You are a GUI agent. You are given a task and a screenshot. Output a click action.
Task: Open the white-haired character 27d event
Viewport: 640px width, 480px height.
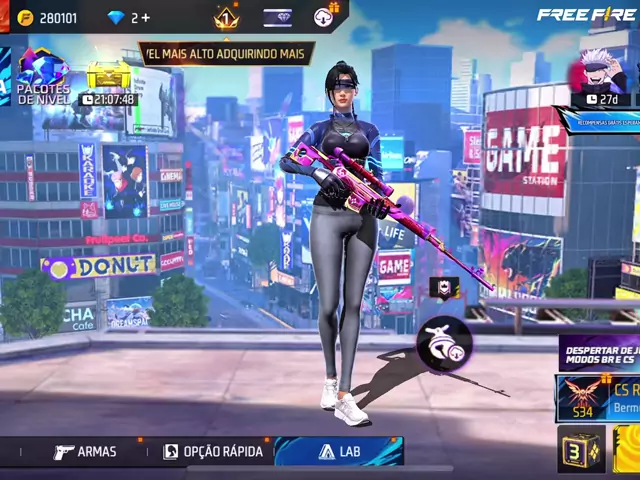coord(603,77)
